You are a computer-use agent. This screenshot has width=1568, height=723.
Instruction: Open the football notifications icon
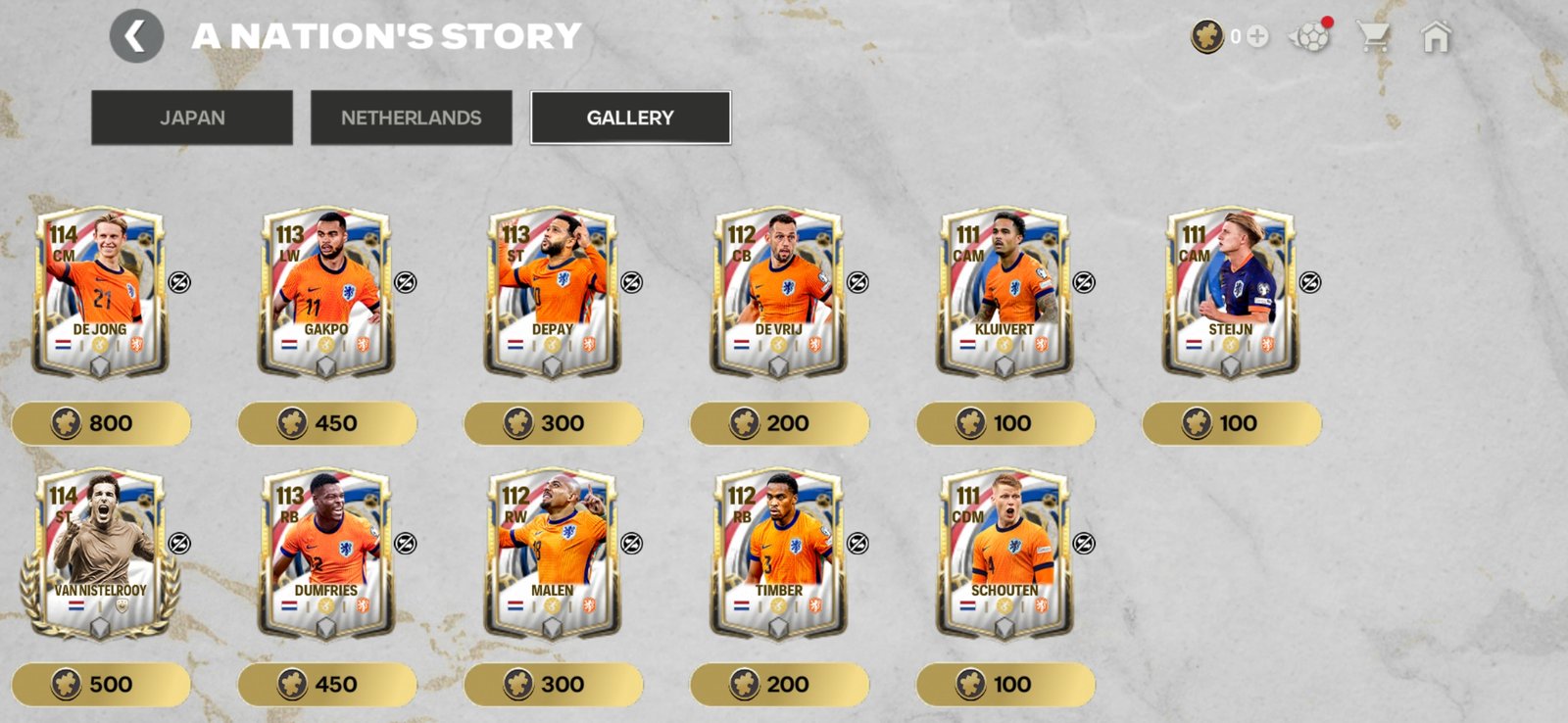1311,36
